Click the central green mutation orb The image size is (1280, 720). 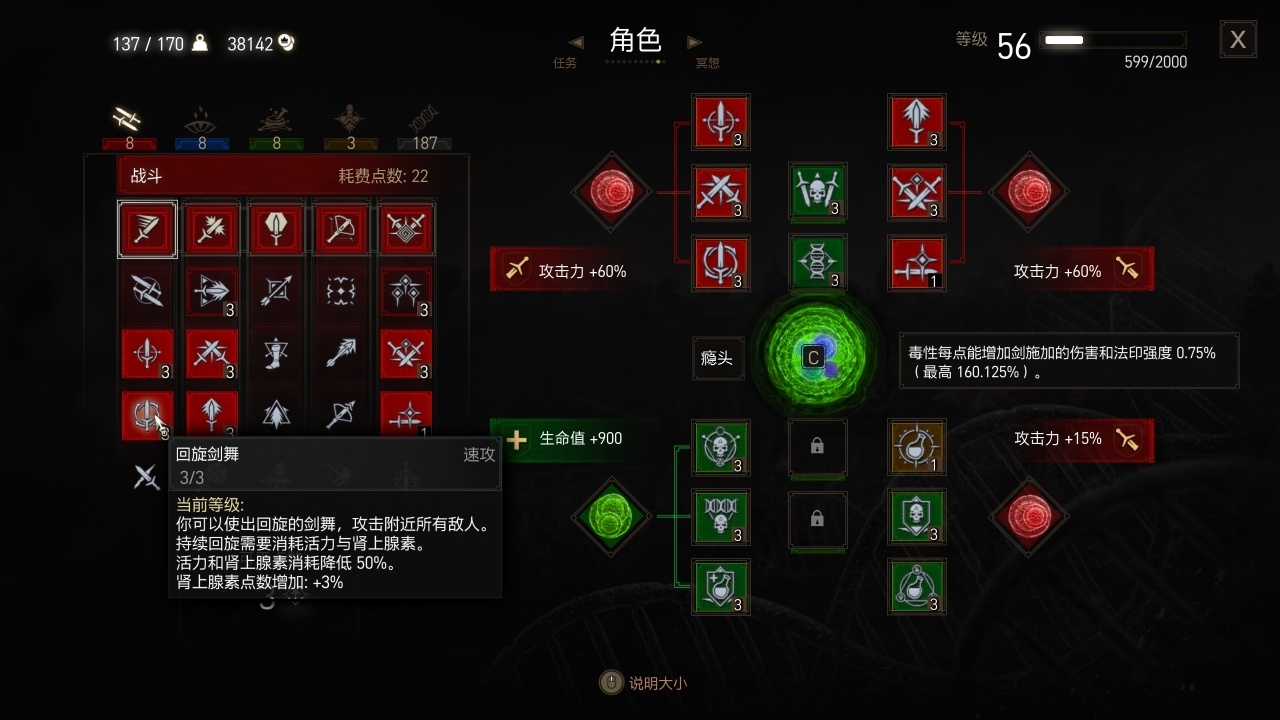[818, 358]
